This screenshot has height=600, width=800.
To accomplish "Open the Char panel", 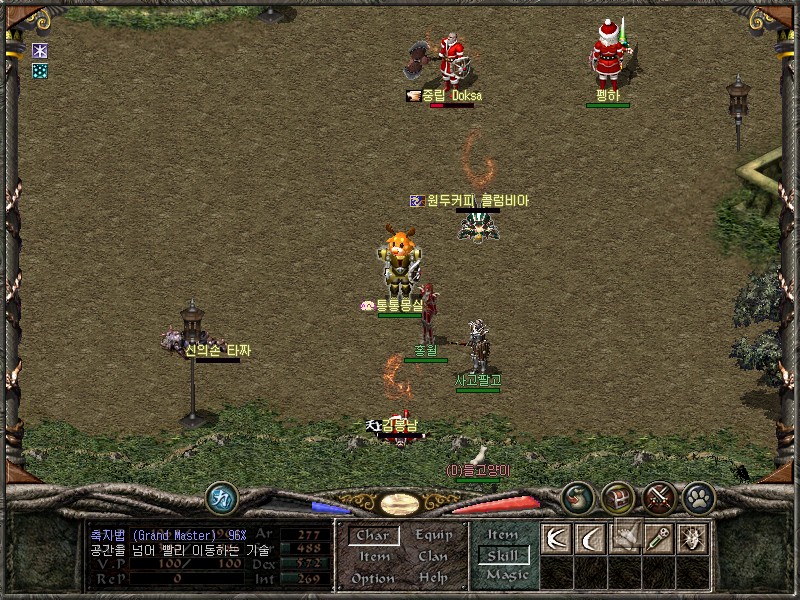I will [373, 536].
